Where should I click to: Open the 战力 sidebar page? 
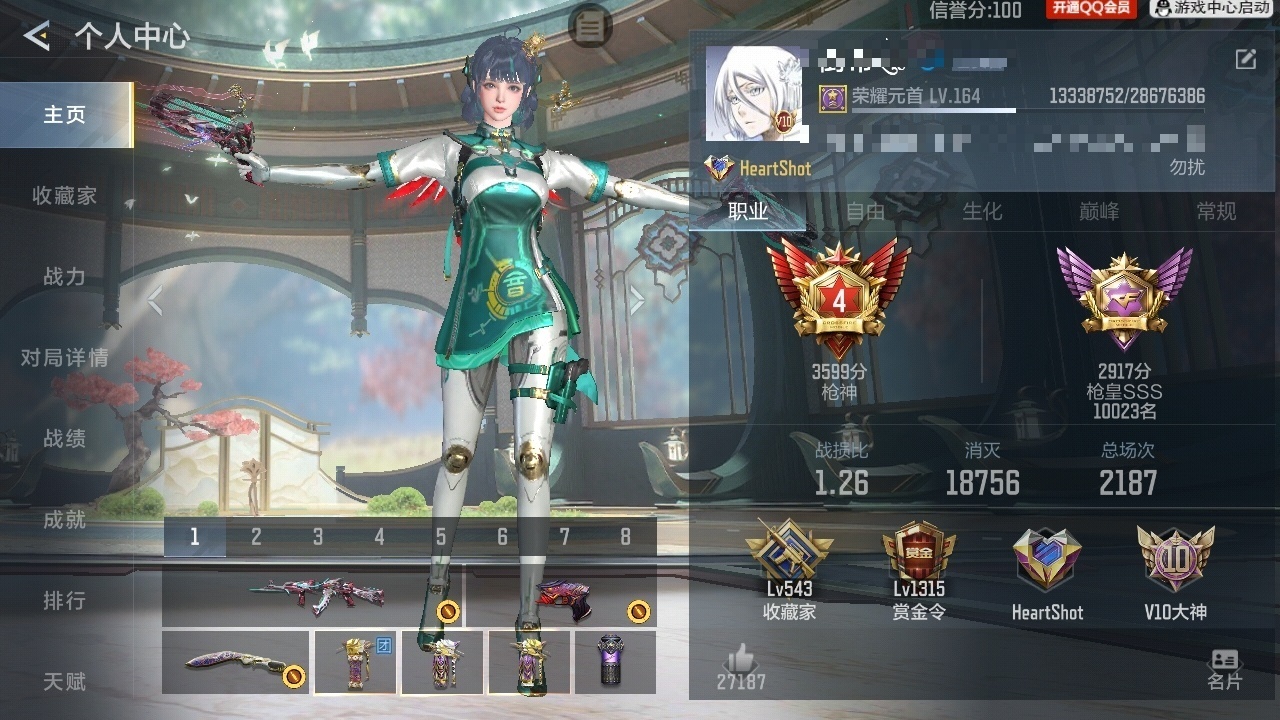[x=65, y=277]
